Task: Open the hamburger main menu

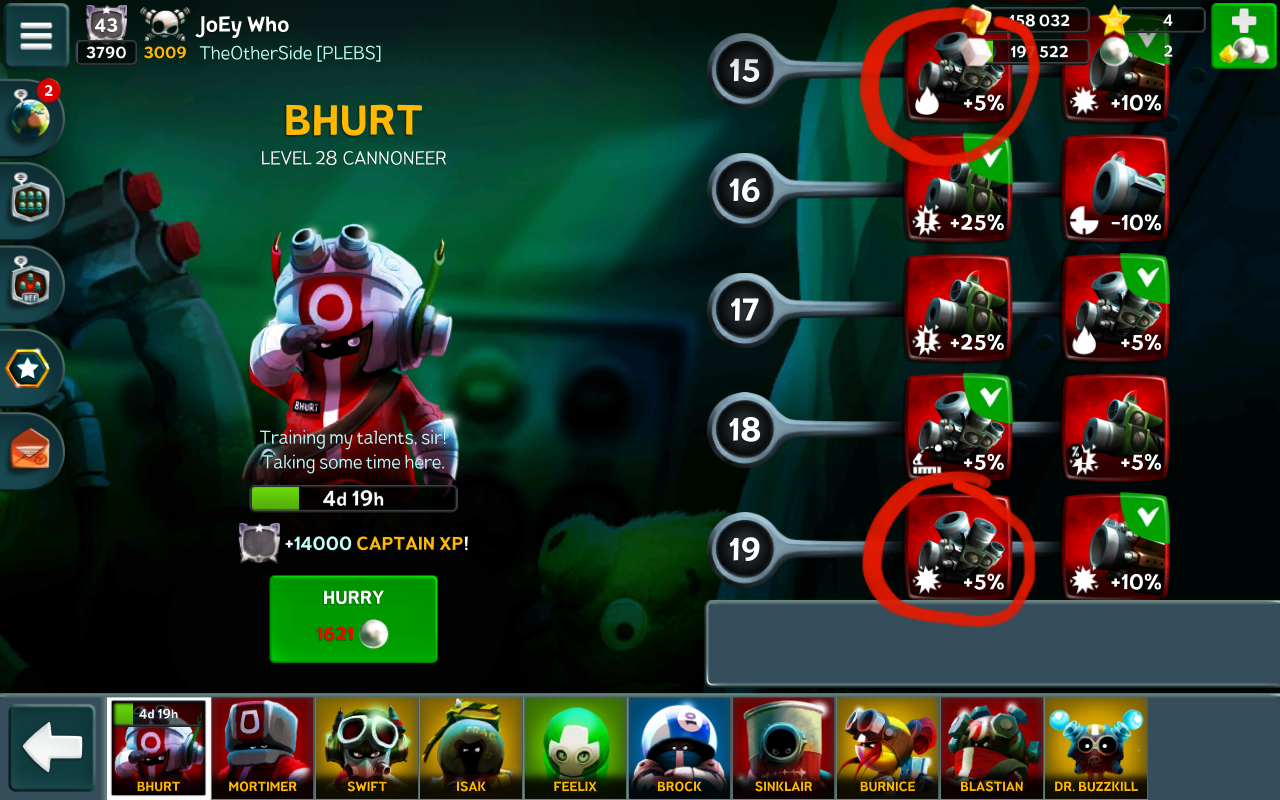Action: point(37,35)
